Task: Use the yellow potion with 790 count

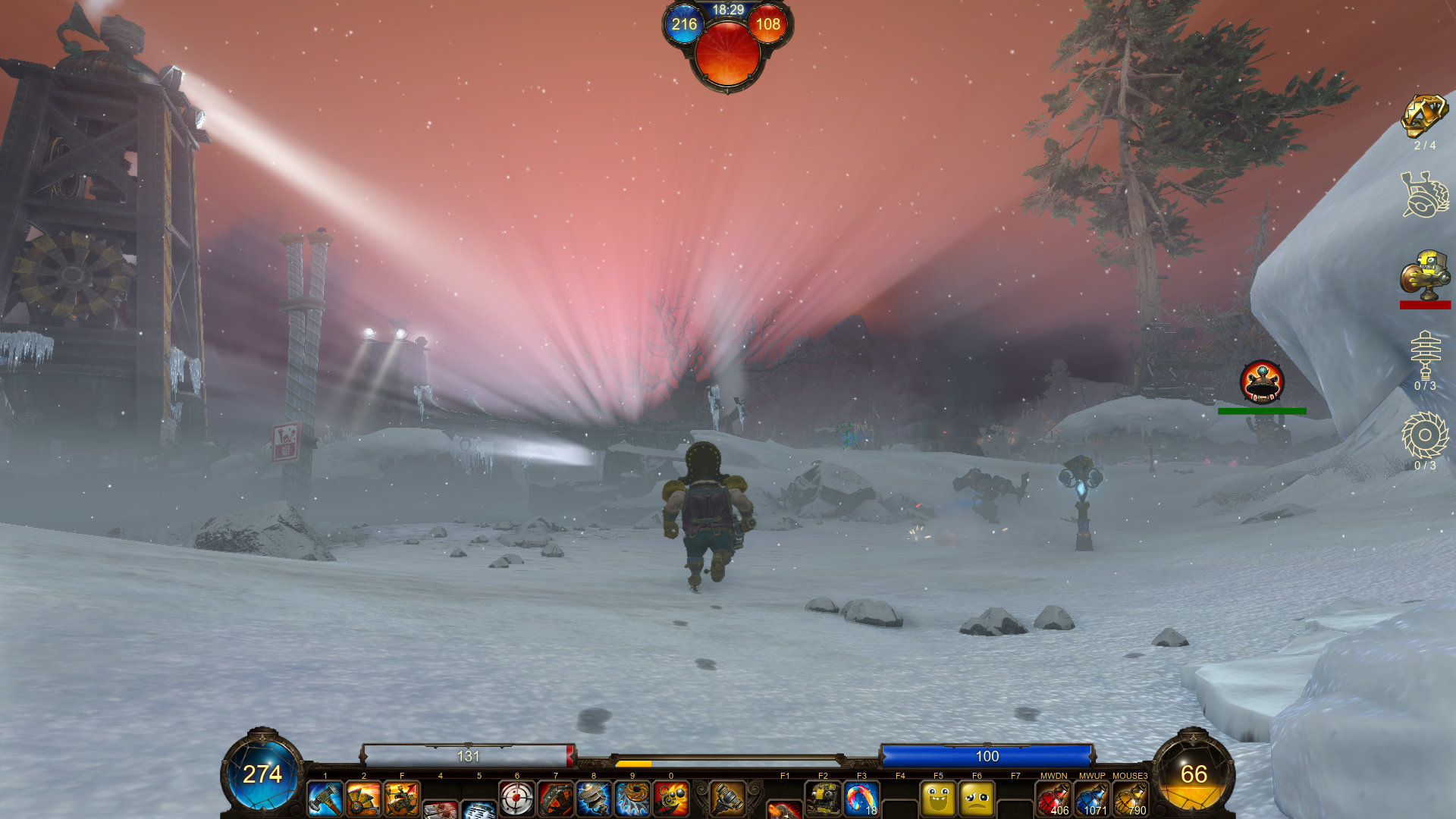Action: click(x=1130, y=799)
